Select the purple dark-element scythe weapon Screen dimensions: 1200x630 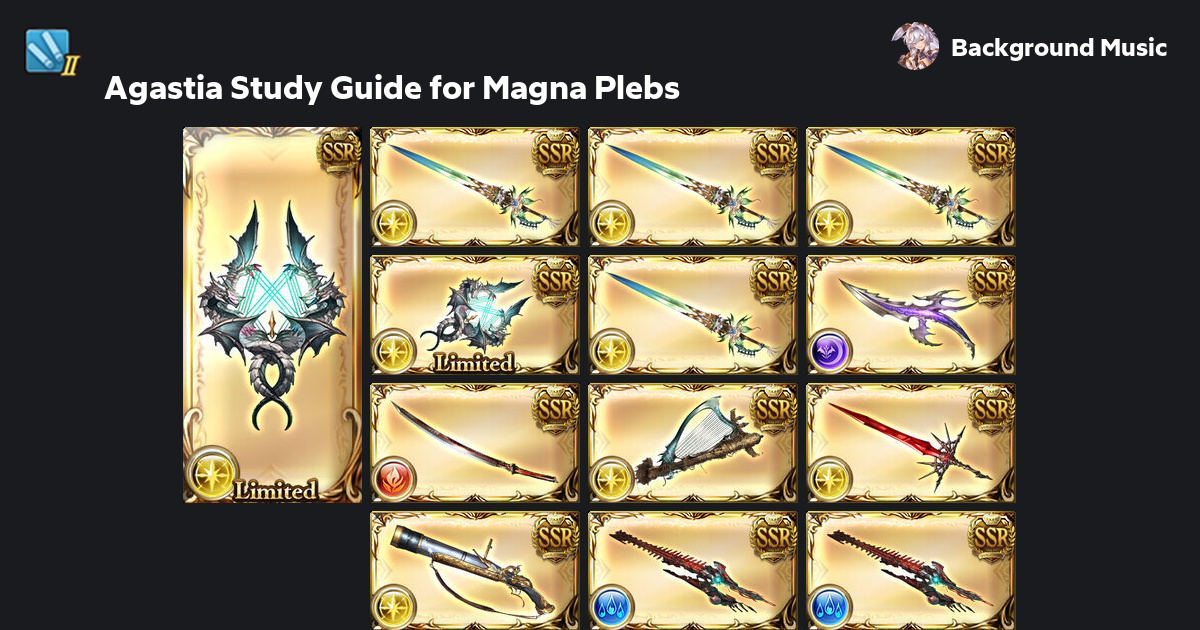click(910, 315)
